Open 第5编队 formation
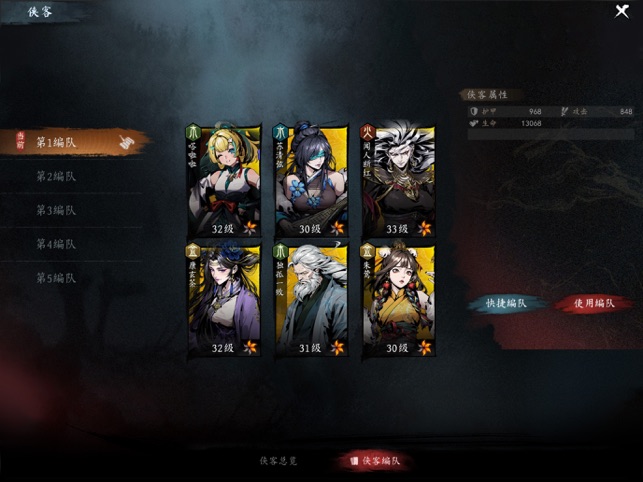643x482 pixels. point(58,278)
